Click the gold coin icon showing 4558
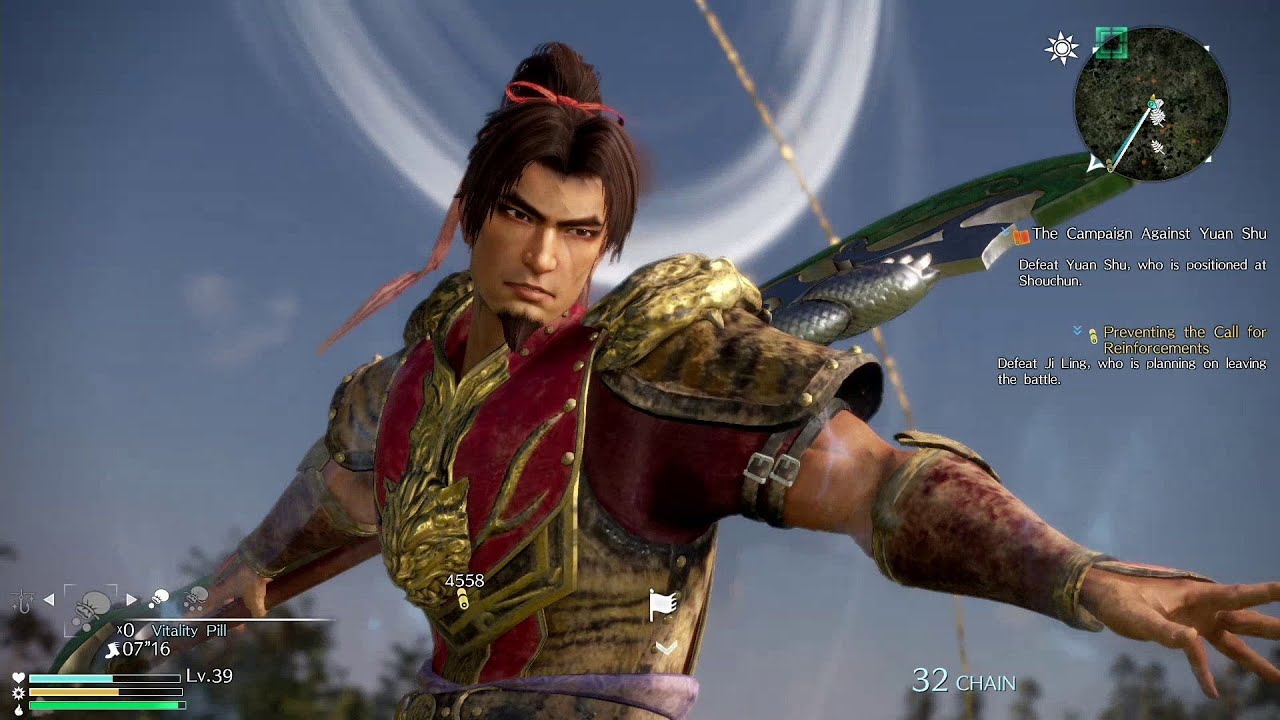1280x720 pixels. coord(462,597)
